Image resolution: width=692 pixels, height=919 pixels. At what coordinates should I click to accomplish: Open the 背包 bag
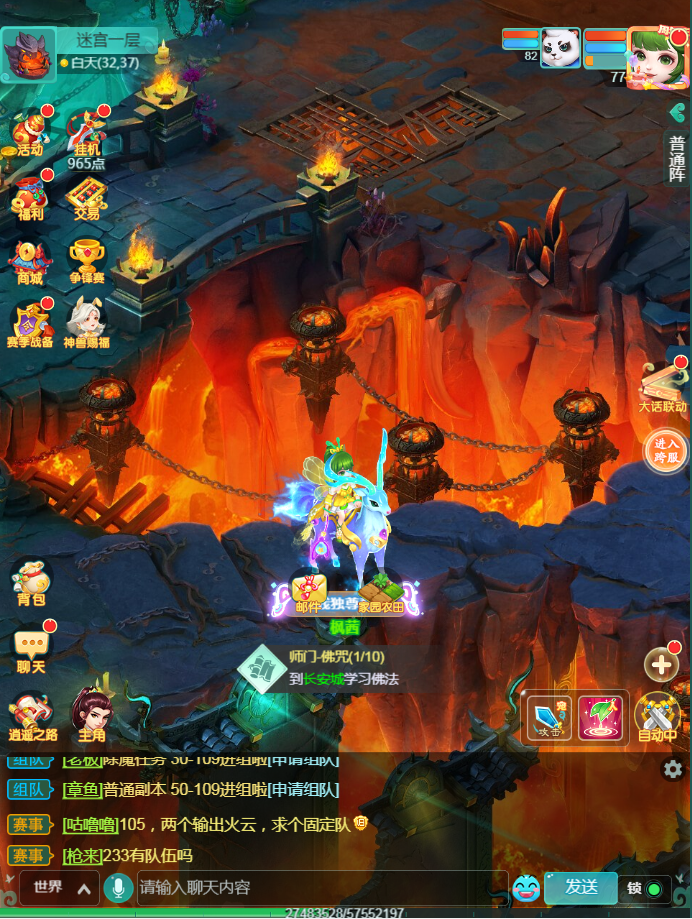[31, 583]
